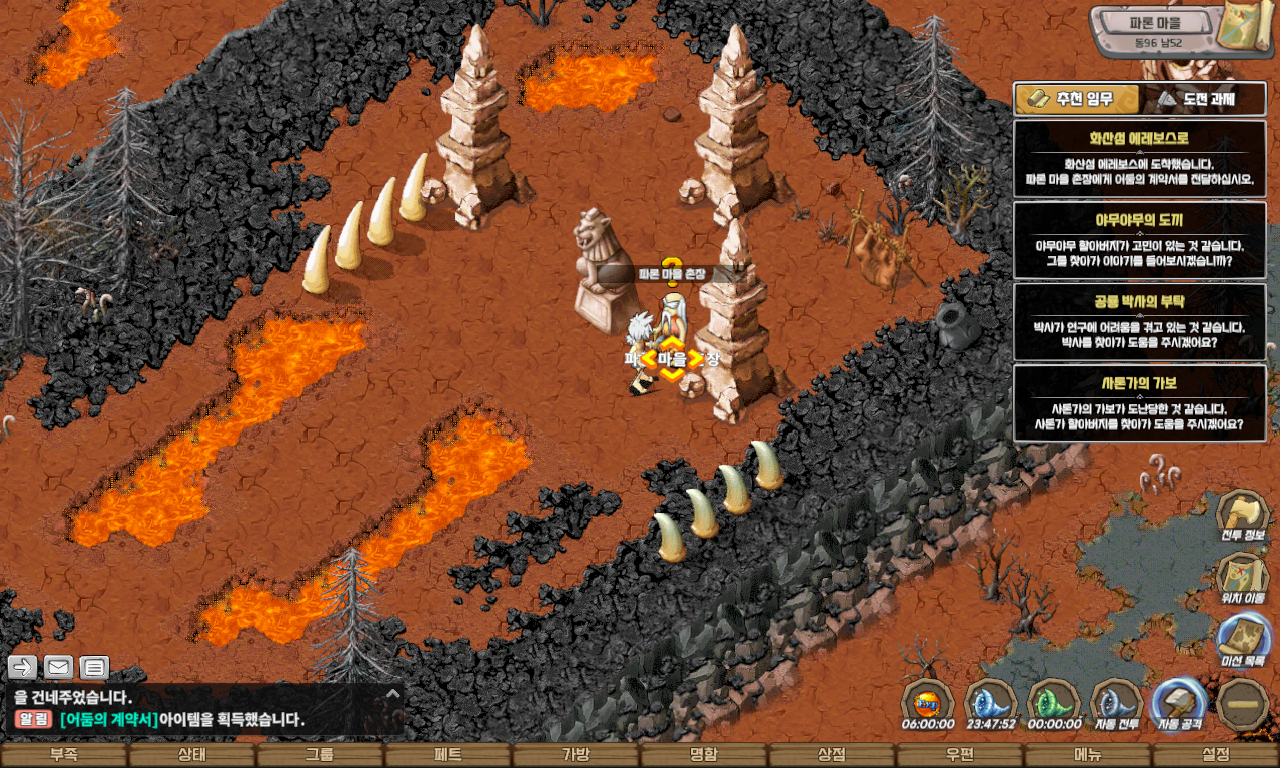1280x768 pixels.
Task: Open the 부족 (tribe) menu
Action: click(x=64, y=755)
